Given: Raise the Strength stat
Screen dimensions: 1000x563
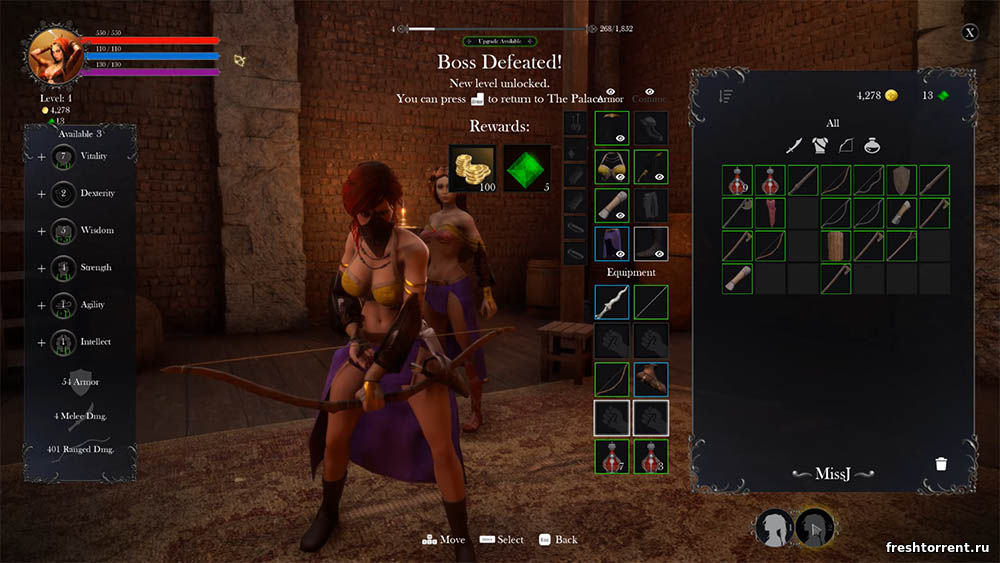Looking at the screenshot, I should click(41, 268).
